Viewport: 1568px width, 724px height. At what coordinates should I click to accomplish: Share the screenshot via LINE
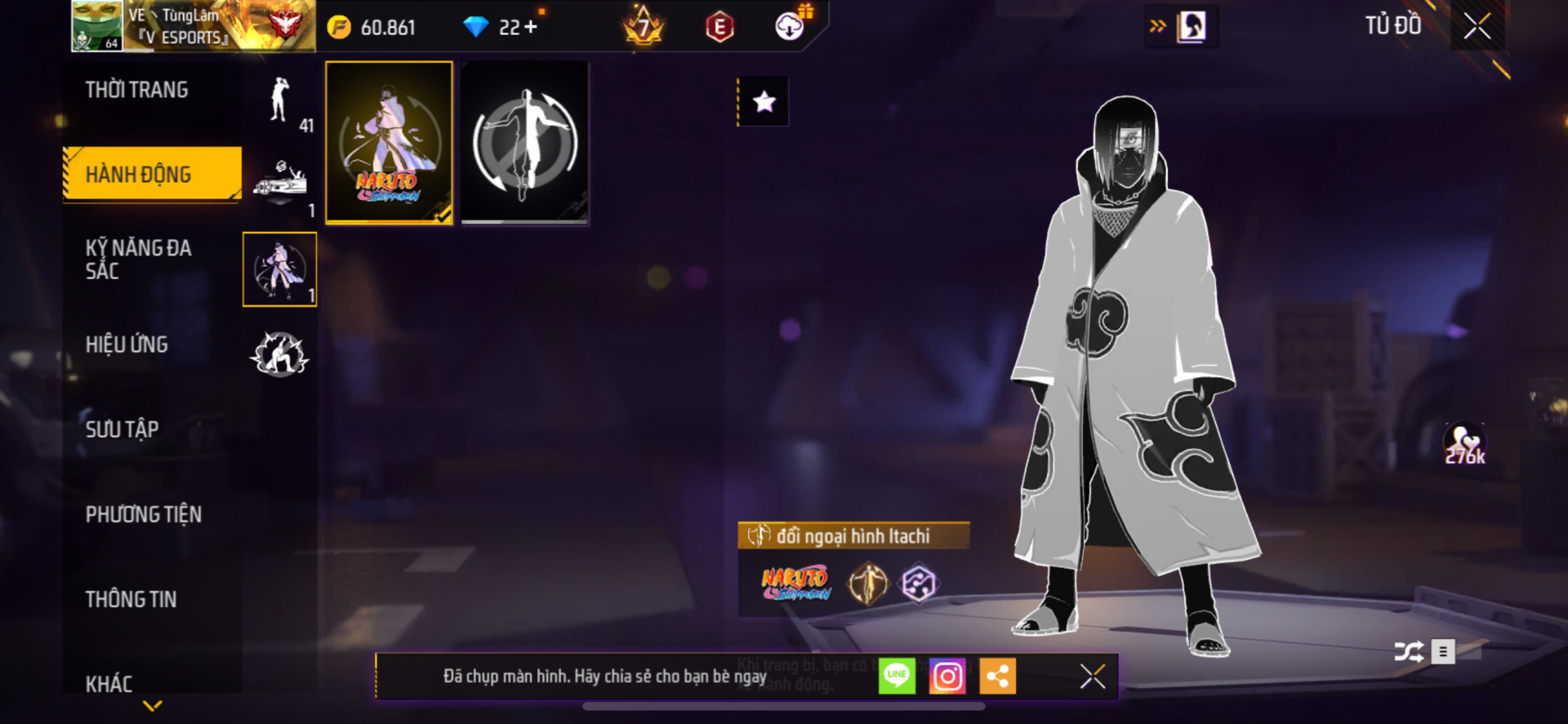pos(897,676)
